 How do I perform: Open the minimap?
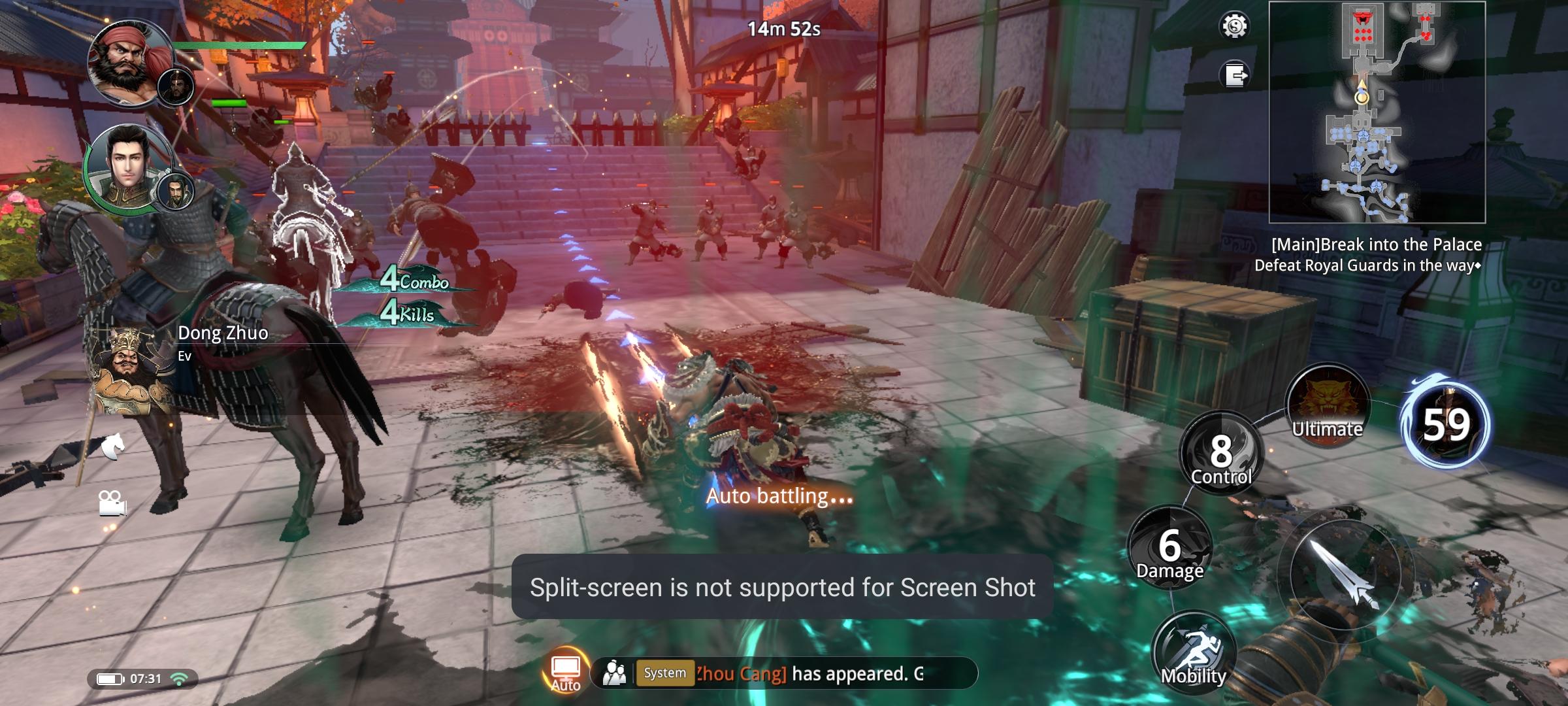pos(1377,112)
